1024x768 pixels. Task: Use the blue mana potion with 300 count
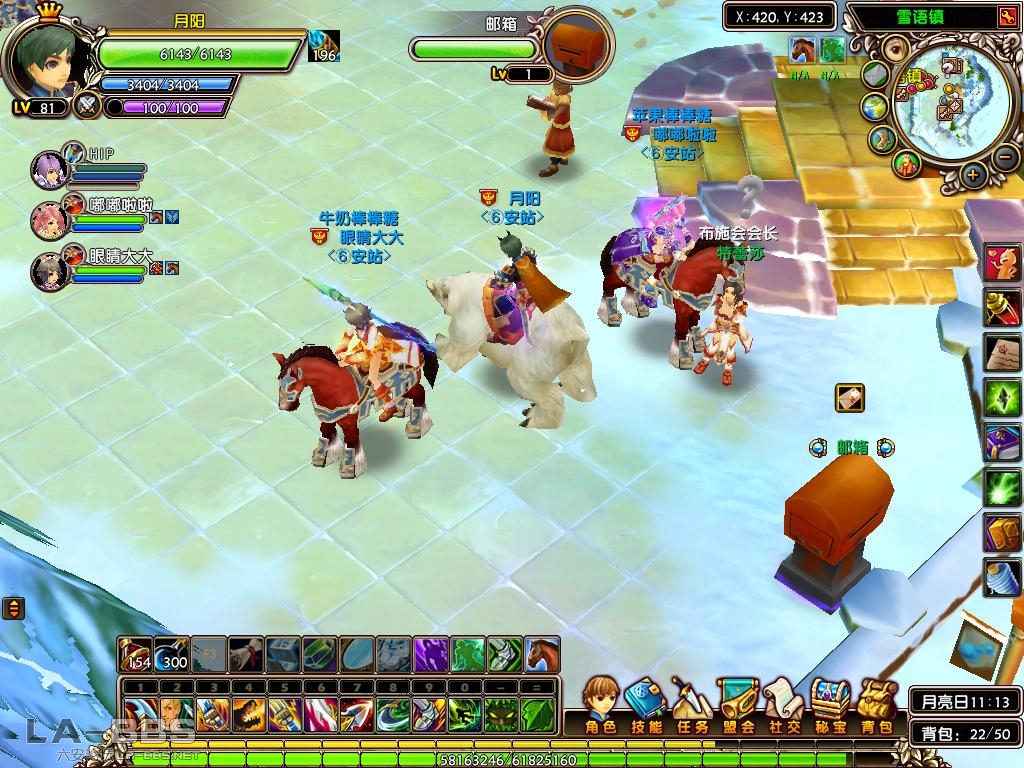pos(171,655)
